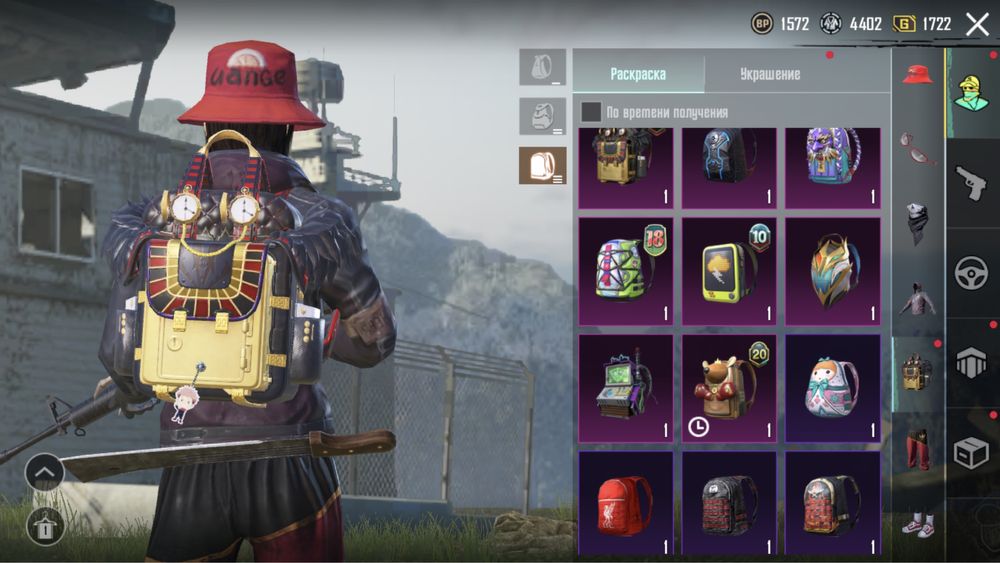Select the level 3 backpack filter

(542, 166)
